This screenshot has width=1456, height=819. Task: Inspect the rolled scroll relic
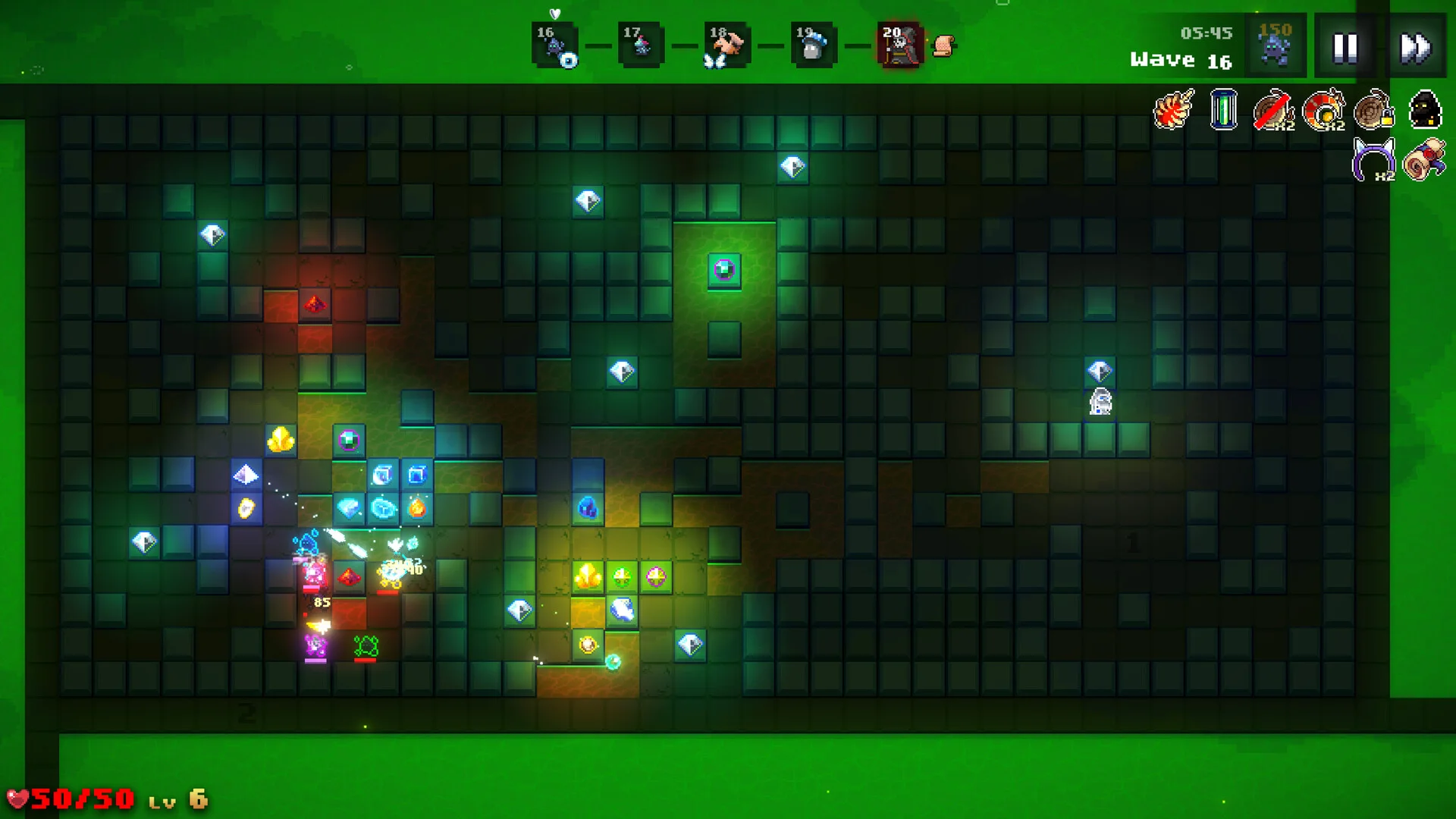coord(1424,159)
